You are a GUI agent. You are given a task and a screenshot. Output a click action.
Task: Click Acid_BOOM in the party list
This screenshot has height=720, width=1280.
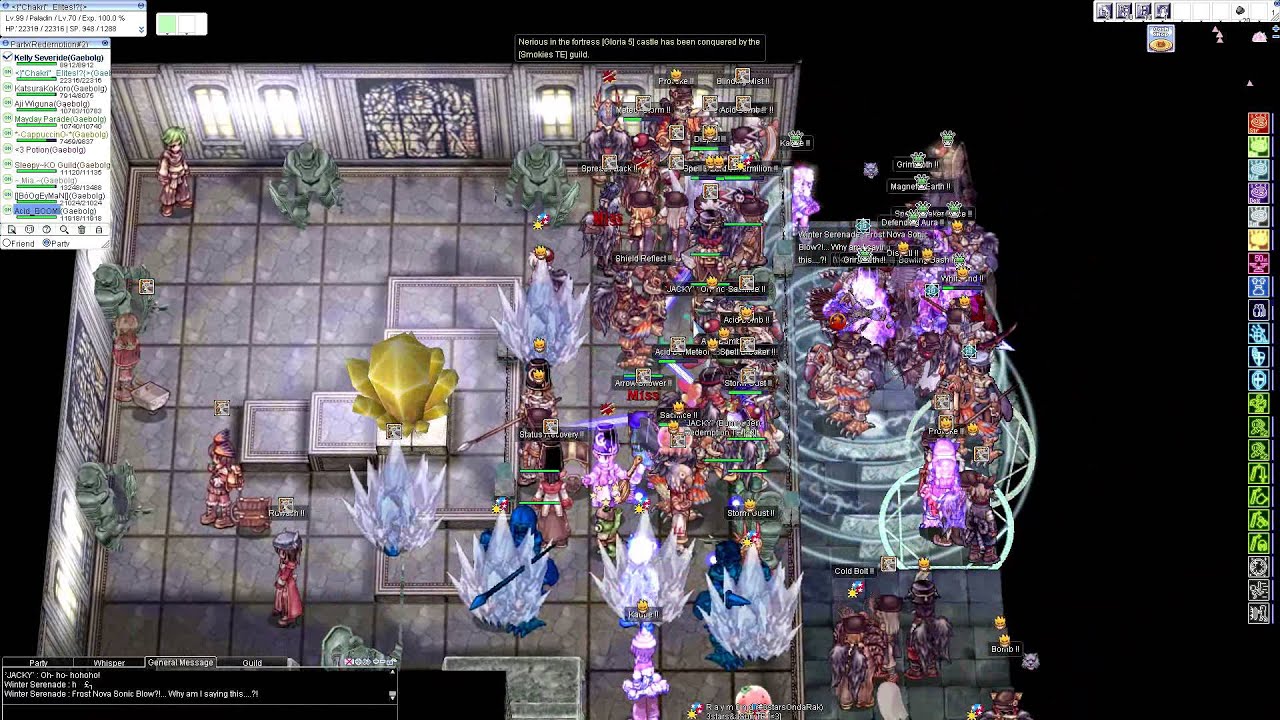pos(38,212)
